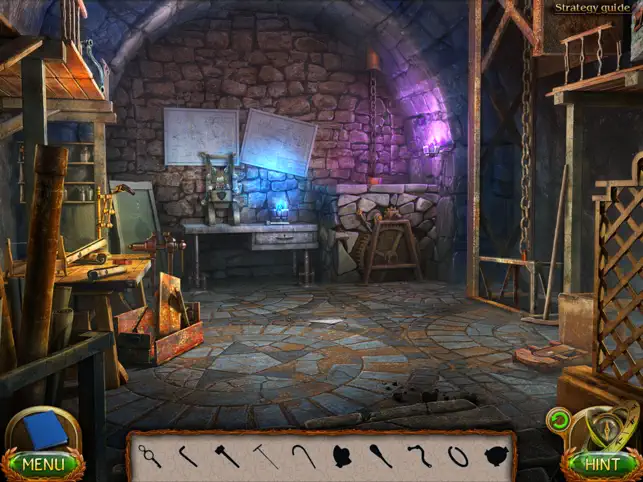The height and width of the screenshot is (482, 643).
Task: Open the MENU button
Action: click(42, 464)
